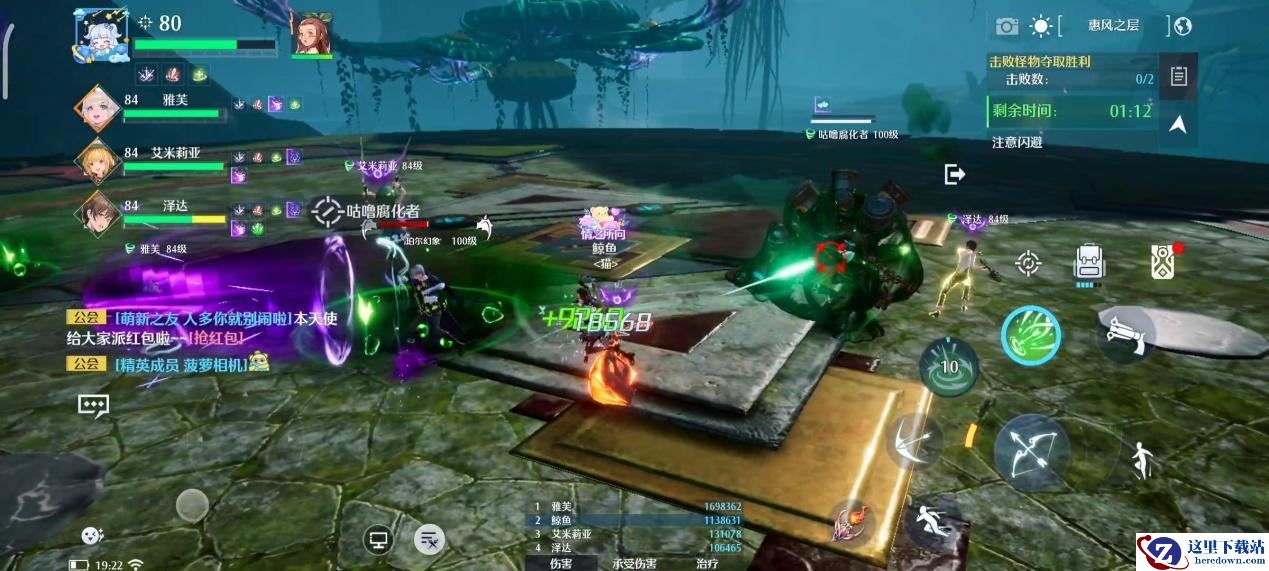1269x571 pixels.
Task: Open the clipboard quest tracker tab
Action: [x=1179, y=76]
